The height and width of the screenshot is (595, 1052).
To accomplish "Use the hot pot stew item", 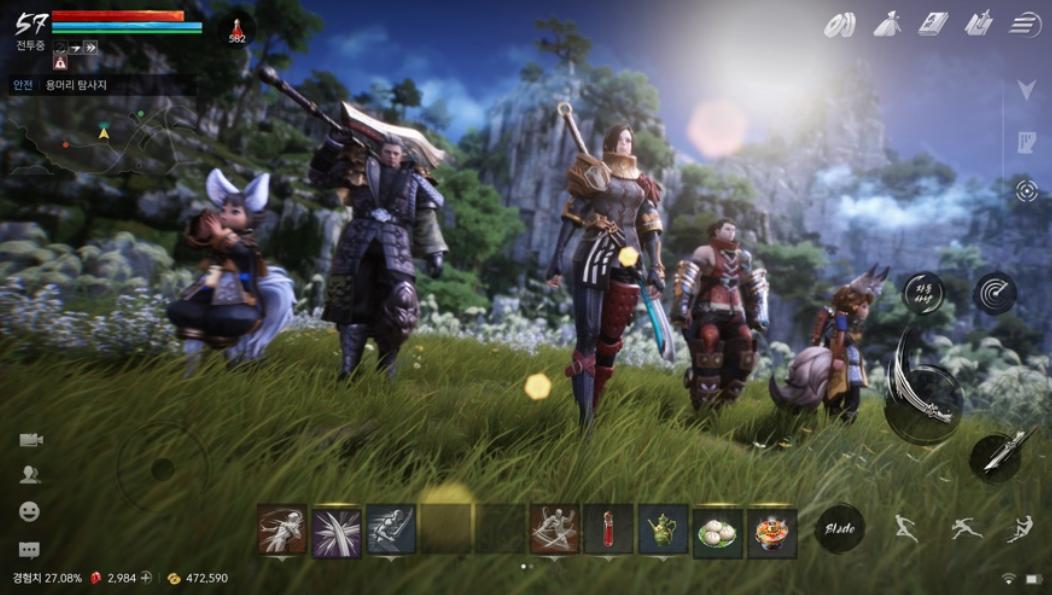I will click(772, 532).
